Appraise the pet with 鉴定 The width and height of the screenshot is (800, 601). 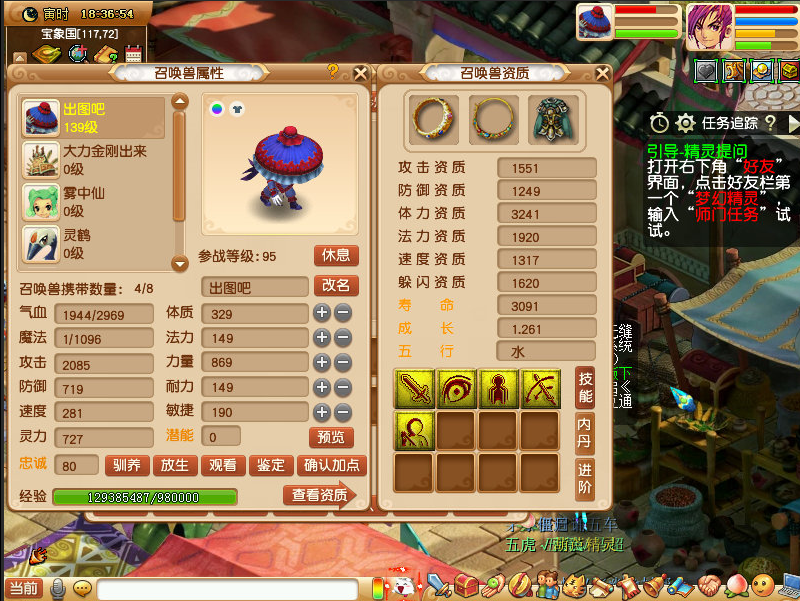pos(271,465)
